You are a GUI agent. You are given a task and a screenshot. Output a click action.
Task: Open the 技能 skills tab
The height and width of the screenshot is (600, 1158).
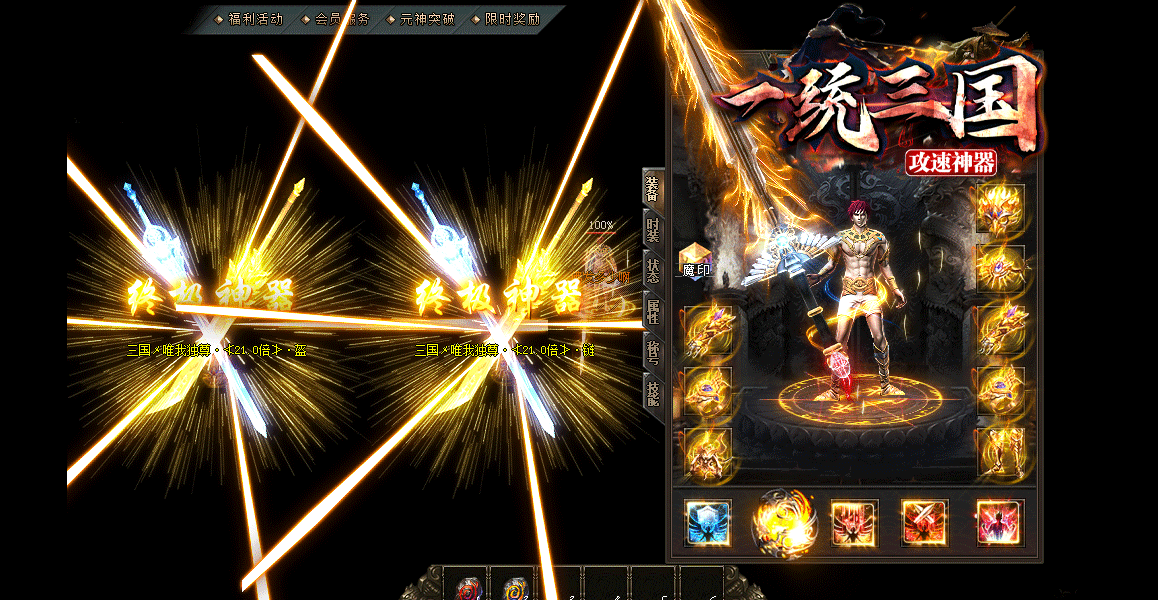pyautogui.click(x=652, y=391)
